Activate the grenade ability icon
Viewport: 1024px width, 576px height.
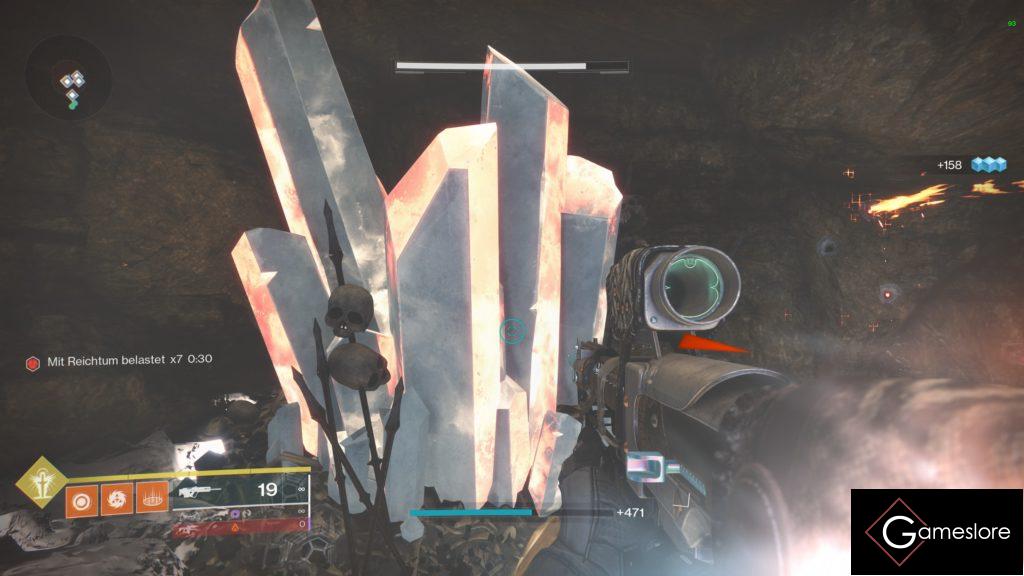(x=81, y=497)
